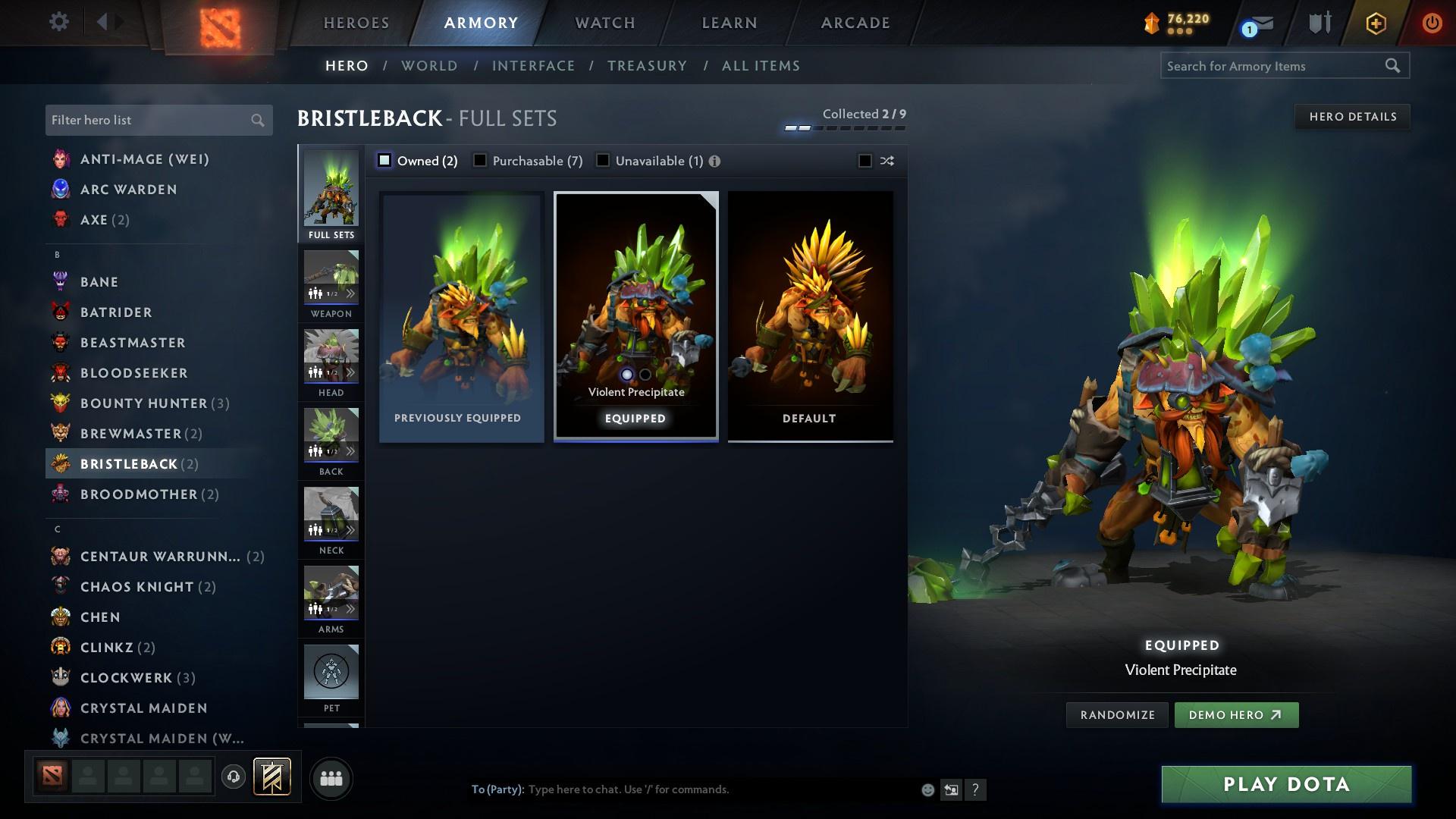Screen dimensions: 1456x819
Task: Open the party friends icon near chat bar
Action: point(330,778)
